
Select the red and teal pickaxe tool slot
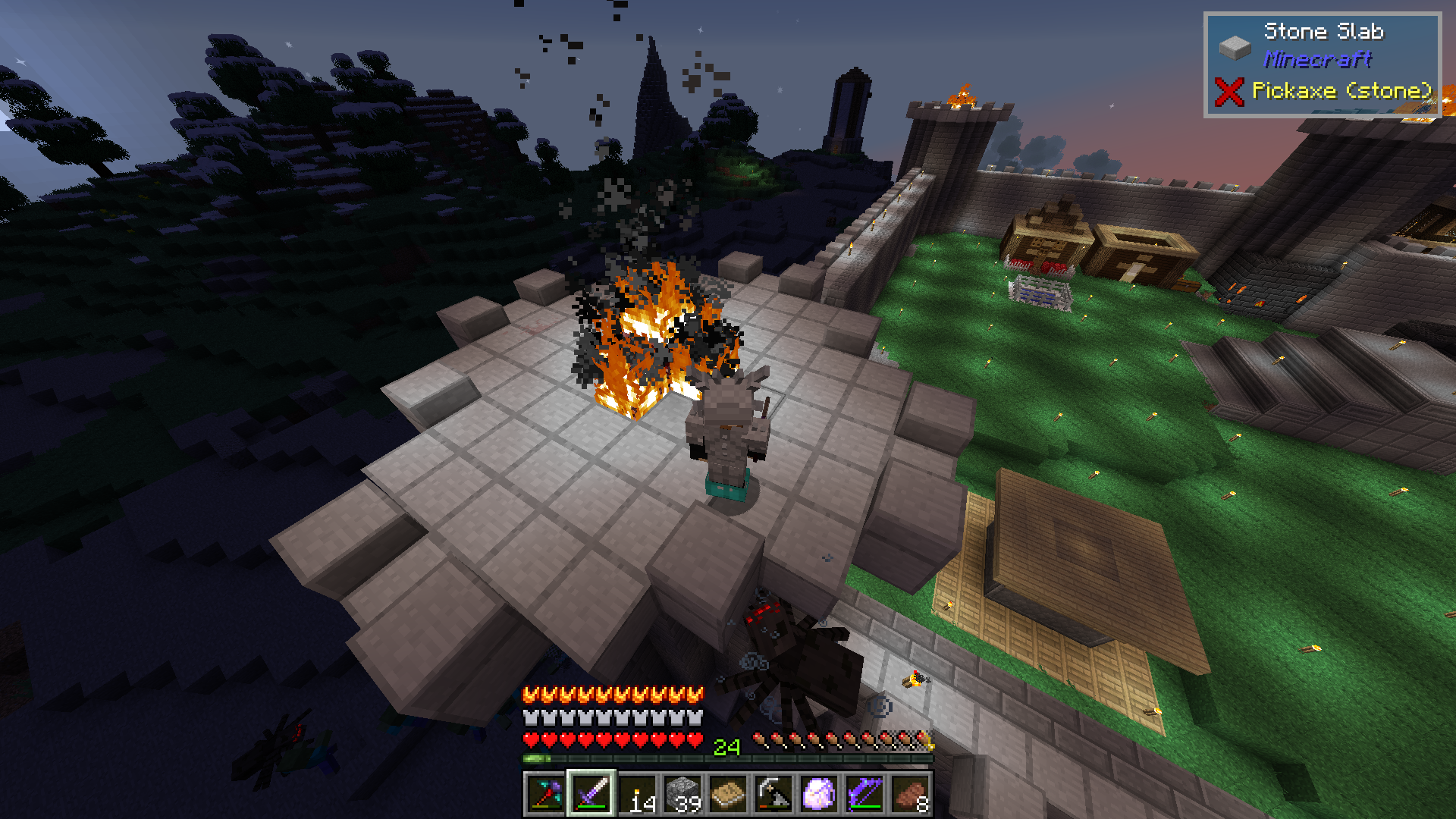click(546, 794)
